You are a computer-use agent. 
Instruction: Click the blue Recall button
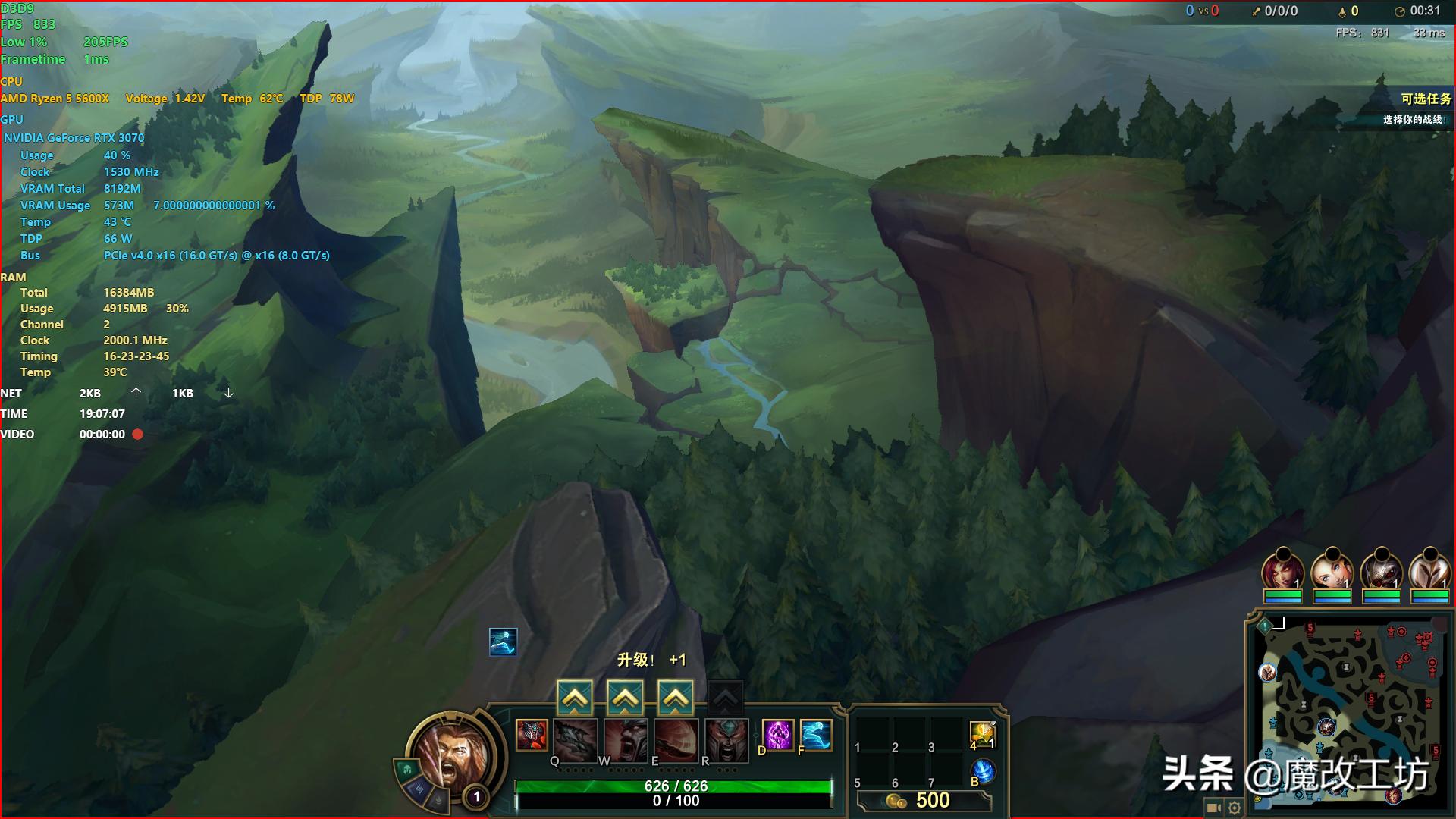click(984, 771)
